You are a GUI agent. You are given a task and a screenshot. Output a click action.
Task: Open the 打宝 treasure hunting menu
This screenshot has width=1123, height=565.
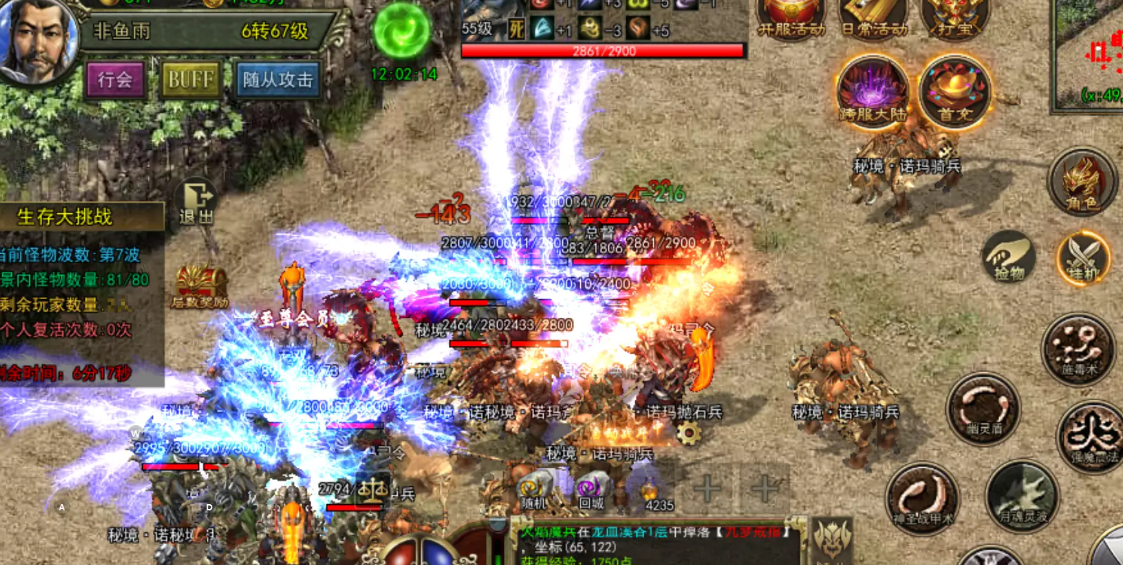[953, 17]
